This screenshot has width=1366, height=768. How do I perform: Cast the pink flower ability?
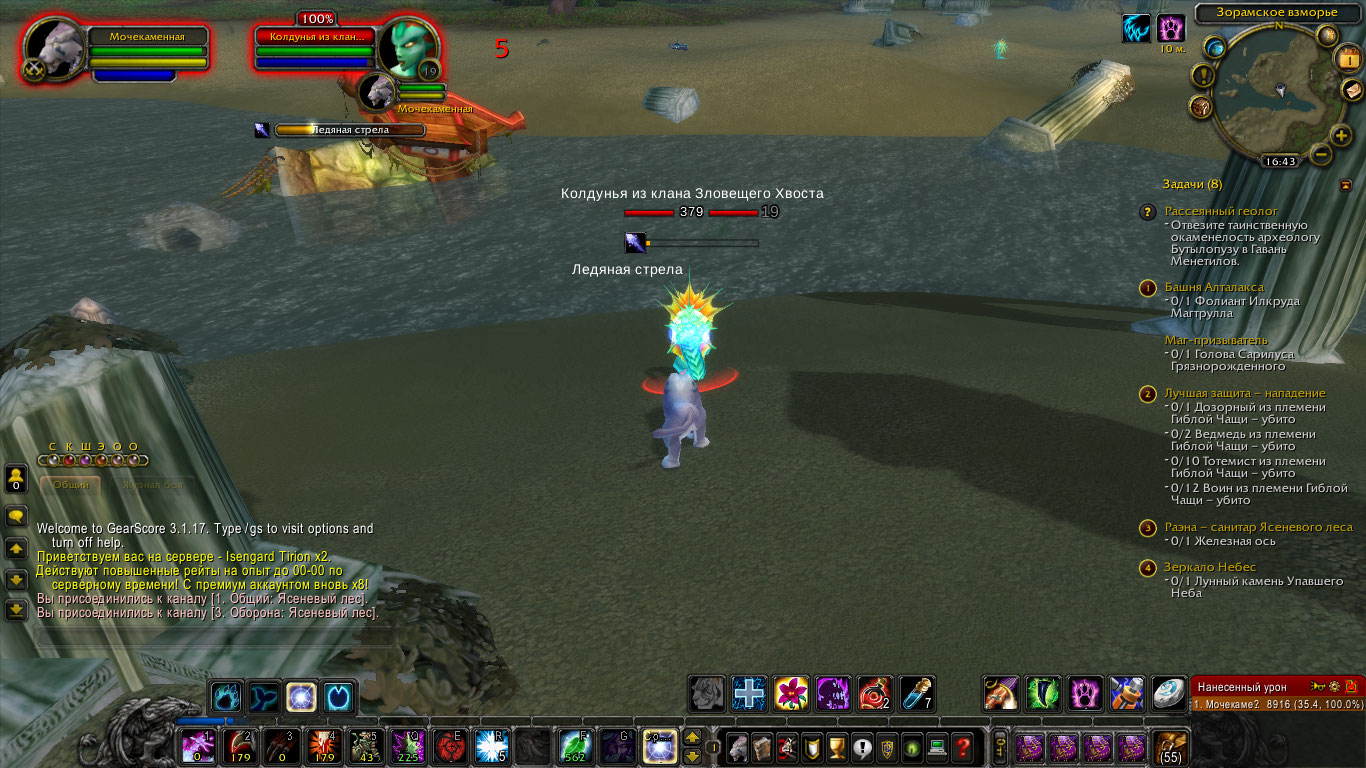[791, 693]
